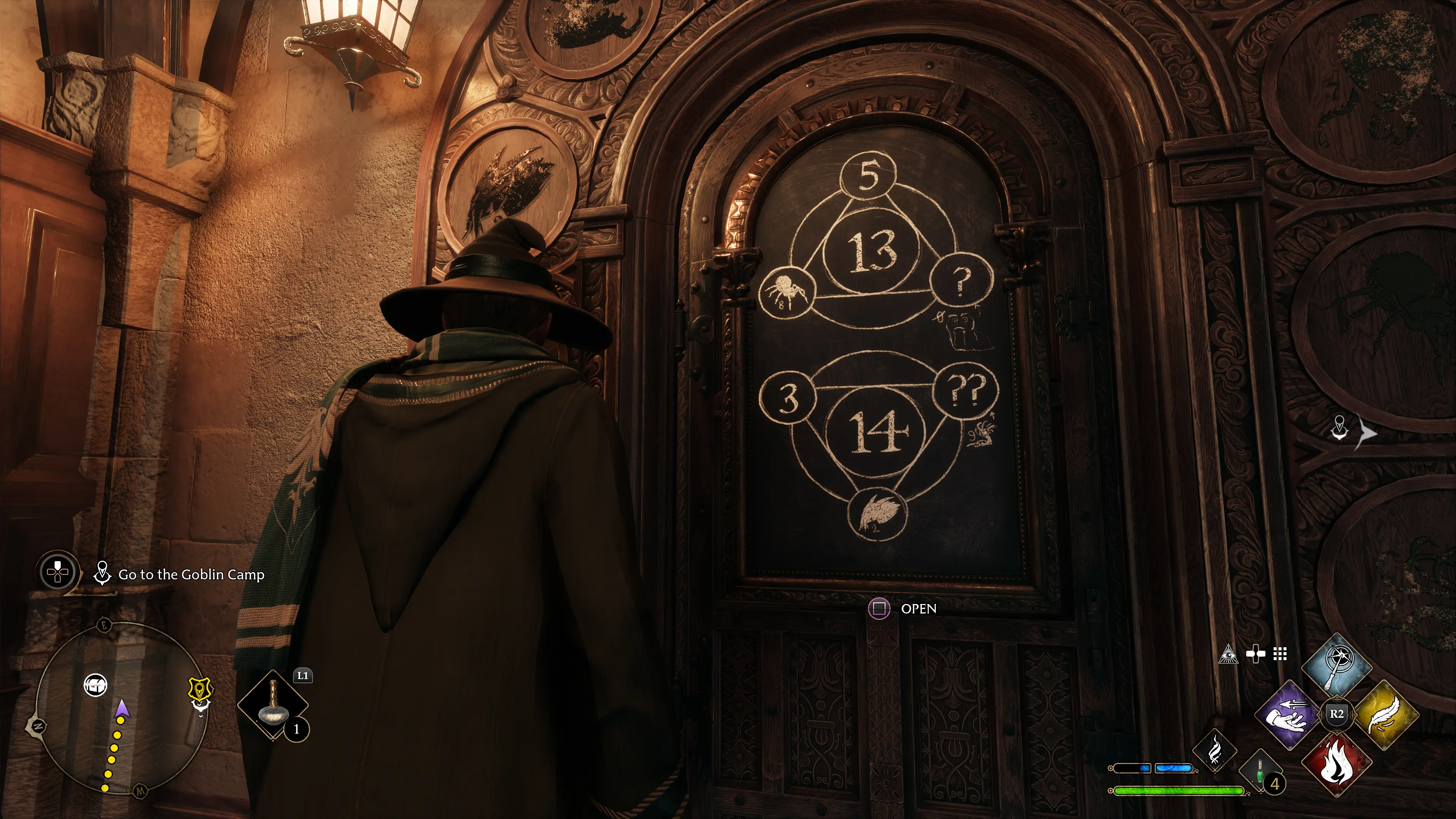Drink the green Wiggenweld potion

coord(1260,772)
